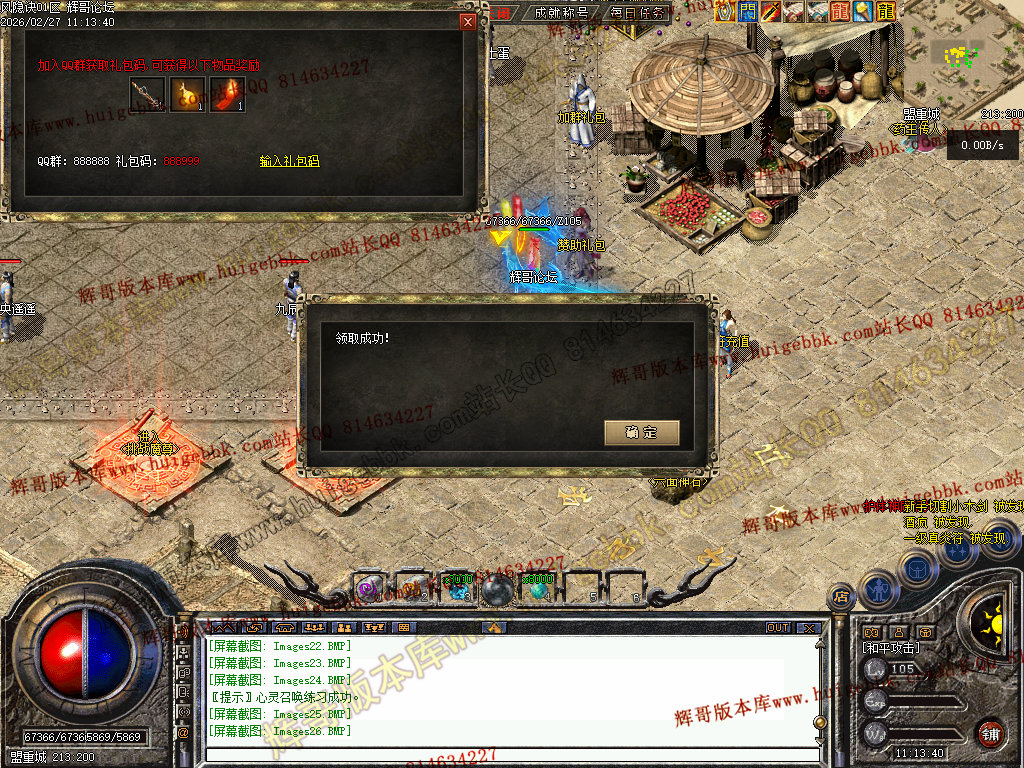Click the red 铺 stall button
This screenshot has height=768, width=1024.
point(990,733)
